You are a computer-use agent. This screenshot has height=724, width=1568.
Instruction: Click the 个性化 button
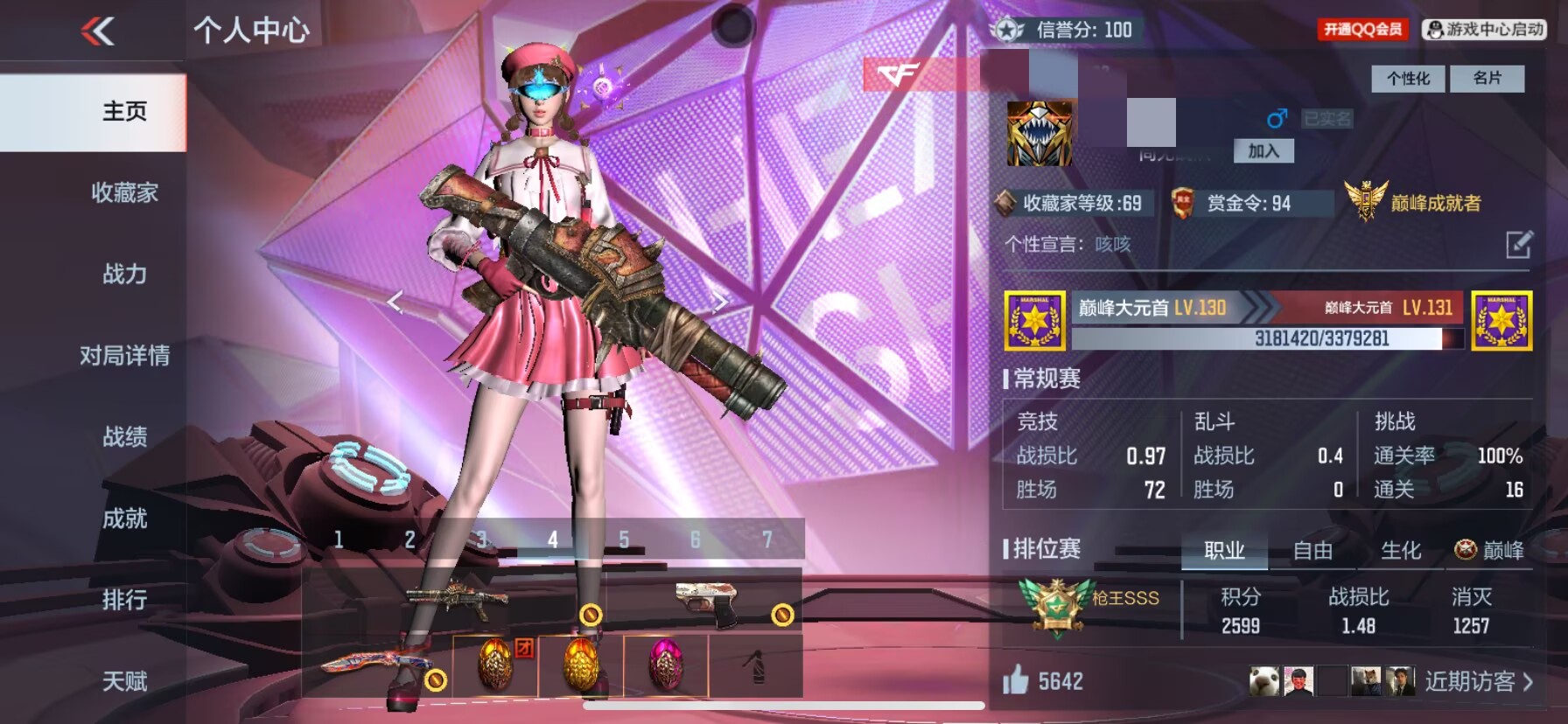pos(1408,79)
